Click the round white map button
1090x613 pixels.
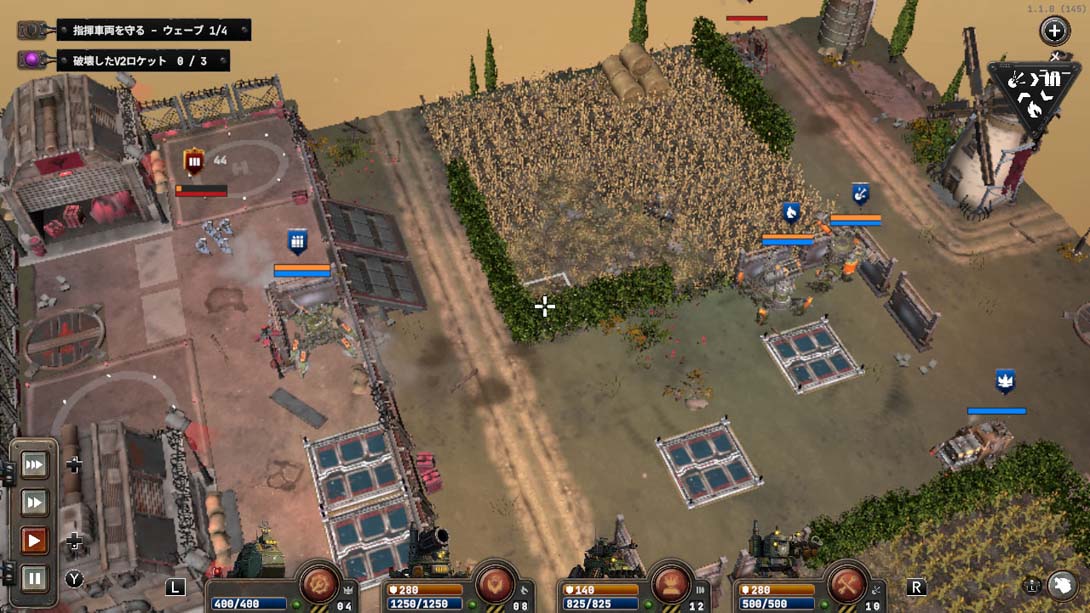point(1061,586)
